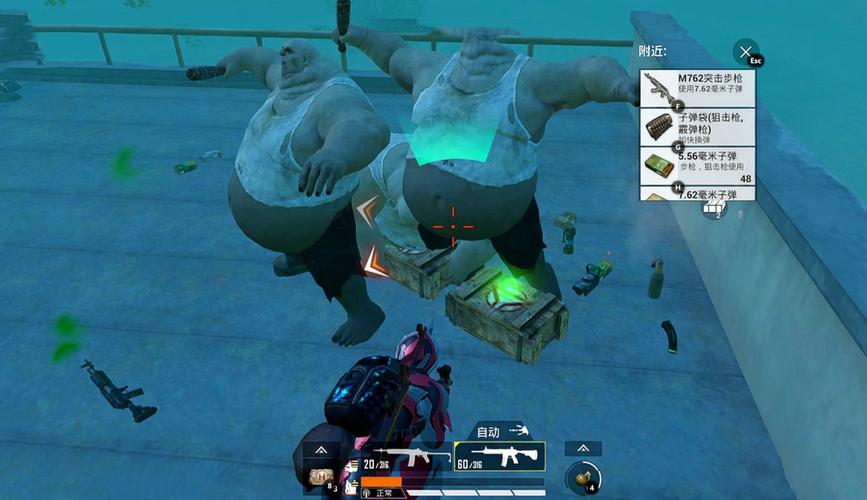
Task: Select the grenade throwable icon
Action: pos(582,477)
